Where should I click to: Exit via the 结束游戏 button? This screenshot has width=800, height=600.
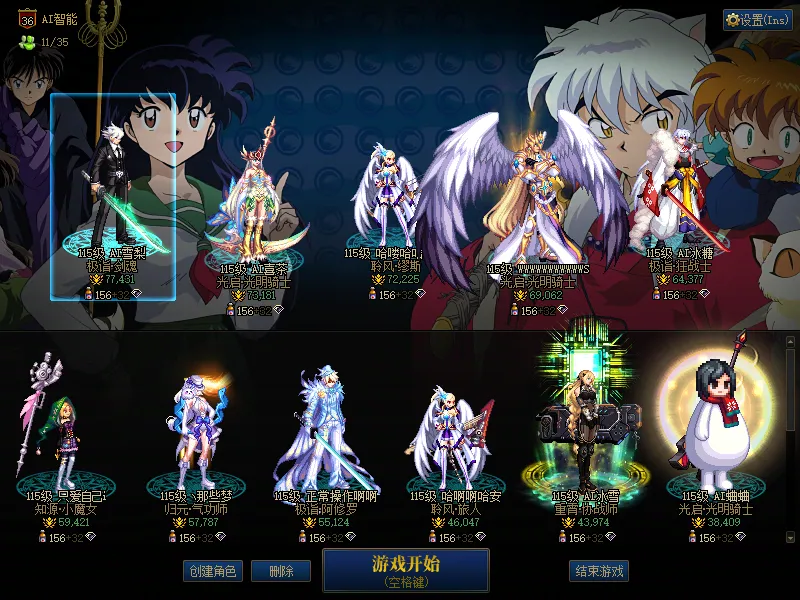point(599,571)
